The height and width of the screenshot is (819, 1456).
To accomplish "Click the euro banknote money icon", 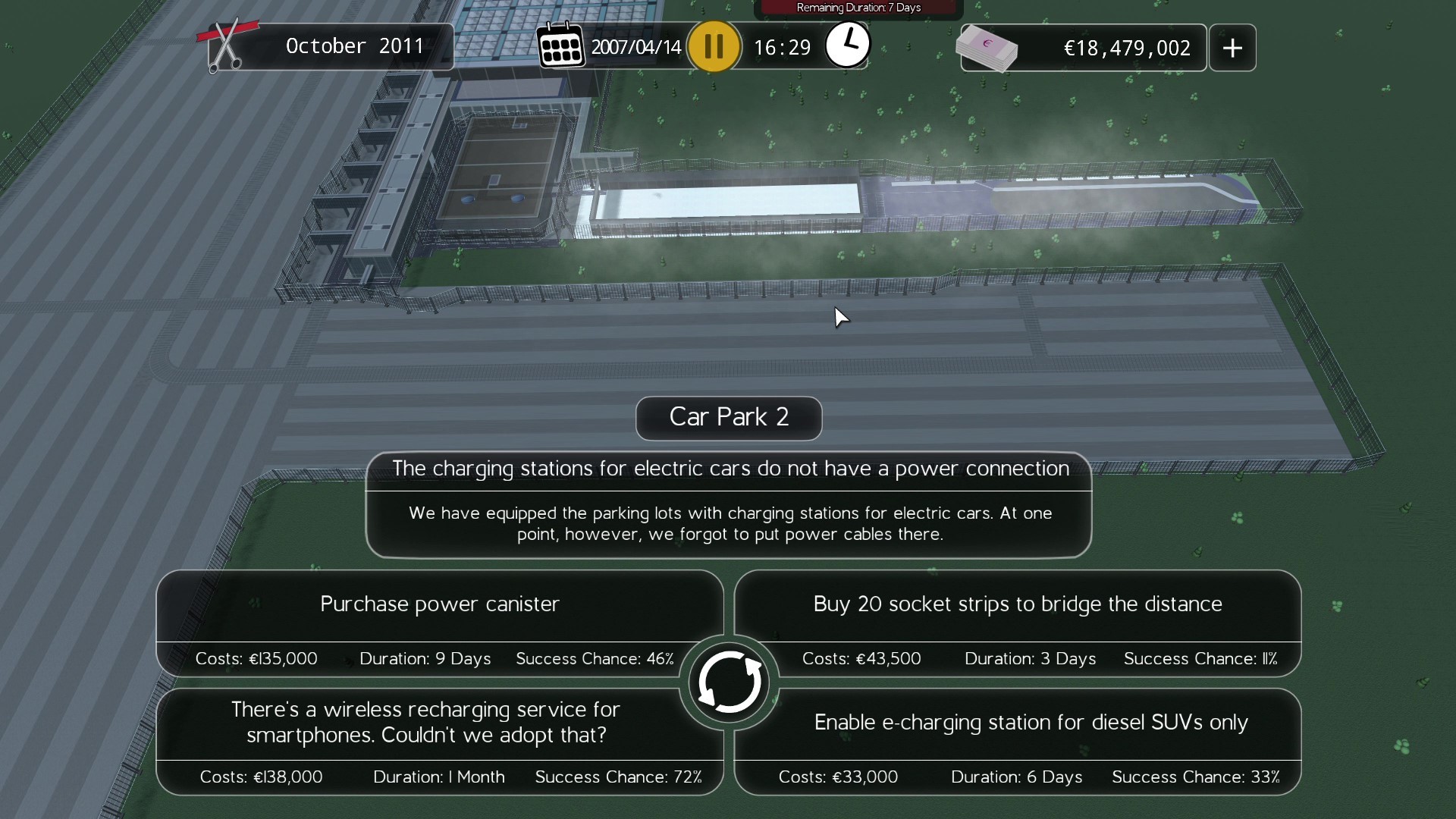I will pos(988,47).
